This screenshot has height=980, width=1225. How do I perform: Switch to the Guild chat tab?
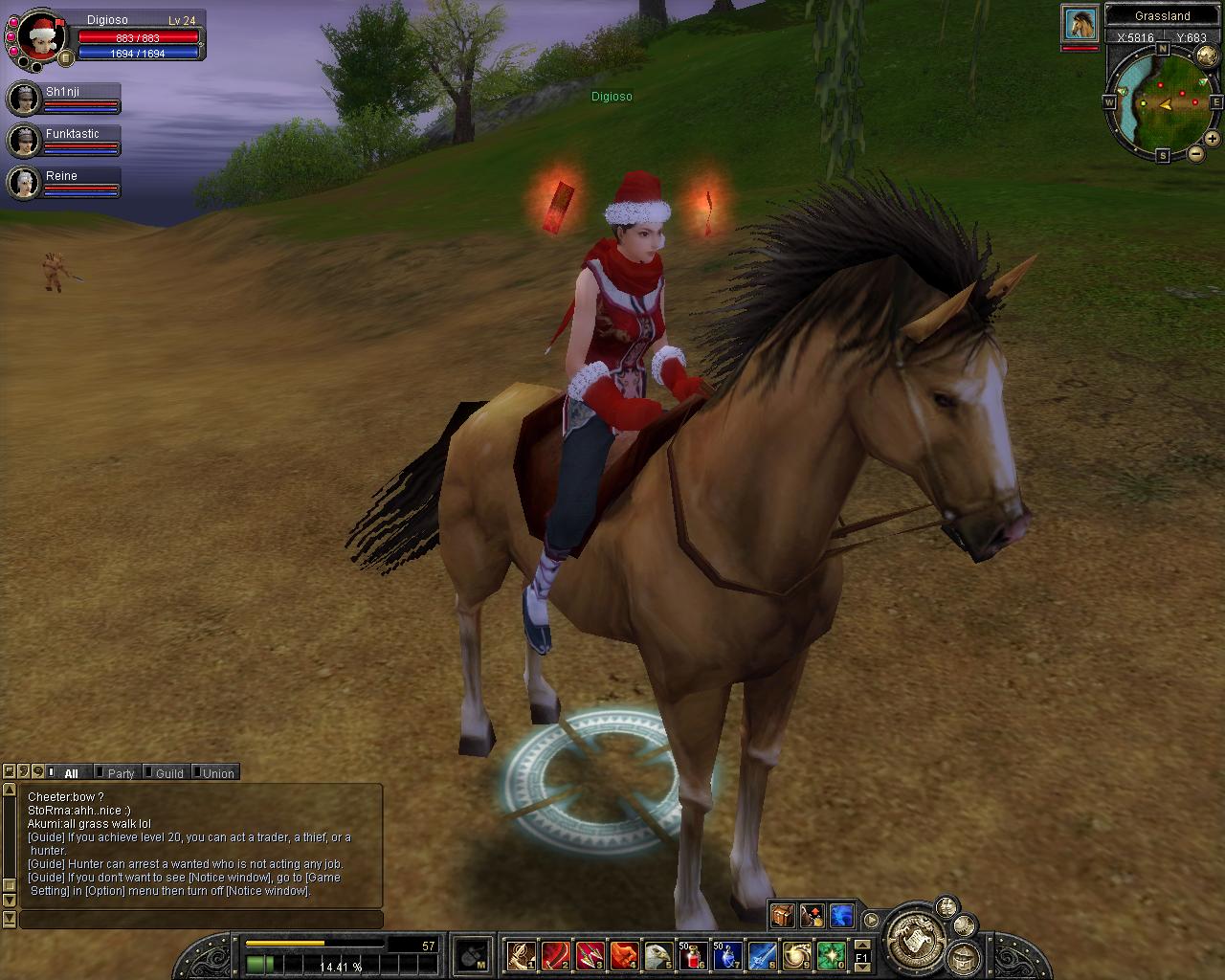pyautogui.click(x=168, y=773)
